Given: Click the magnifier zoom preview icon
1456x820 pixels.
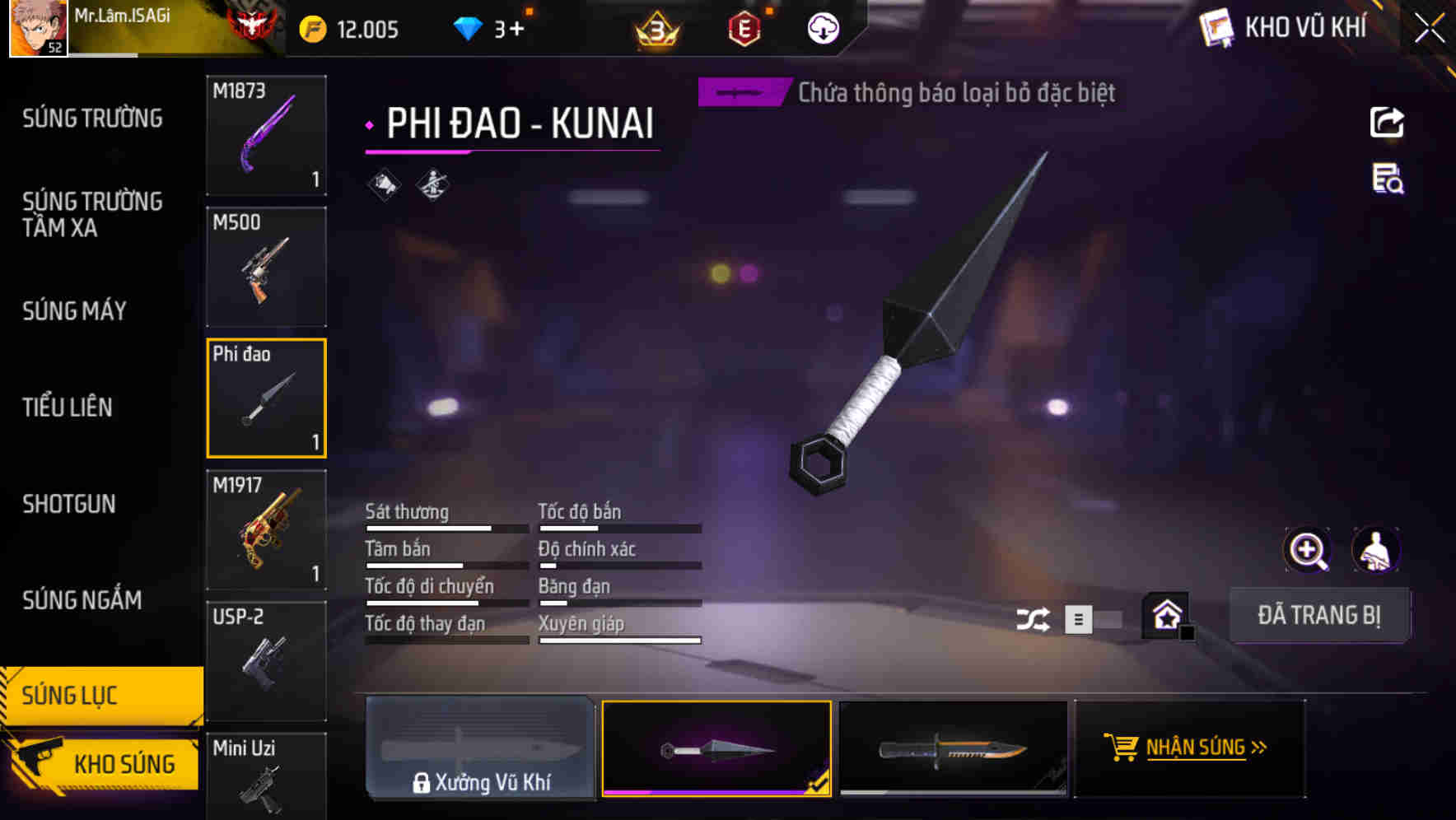Looking at the screenshot, I should click(1308, 550).
